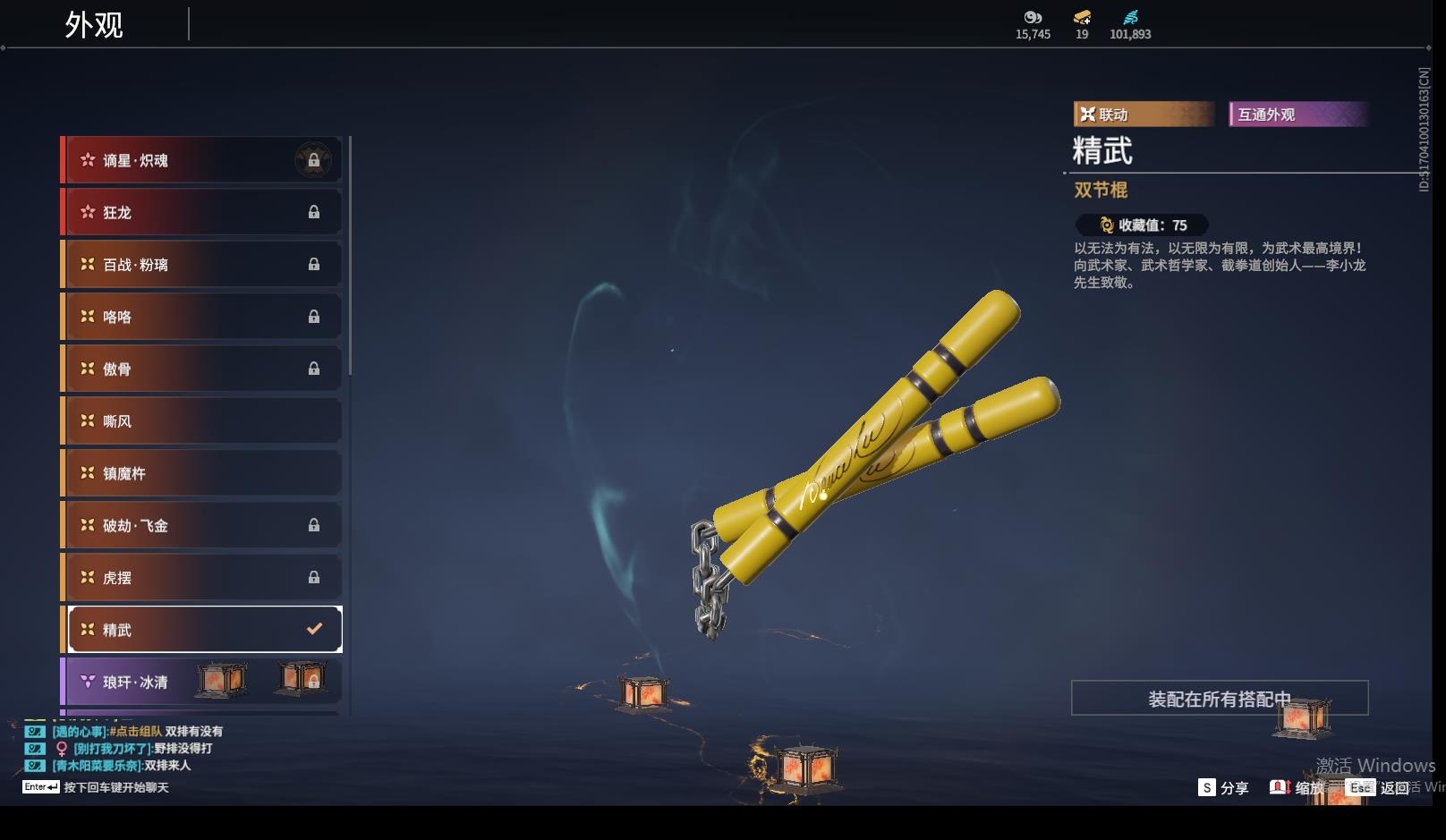The height and width of the screenshot is (840, 1446).
Task: Select the 虎摆 appearance entry
Action: [x=202, y=577]
